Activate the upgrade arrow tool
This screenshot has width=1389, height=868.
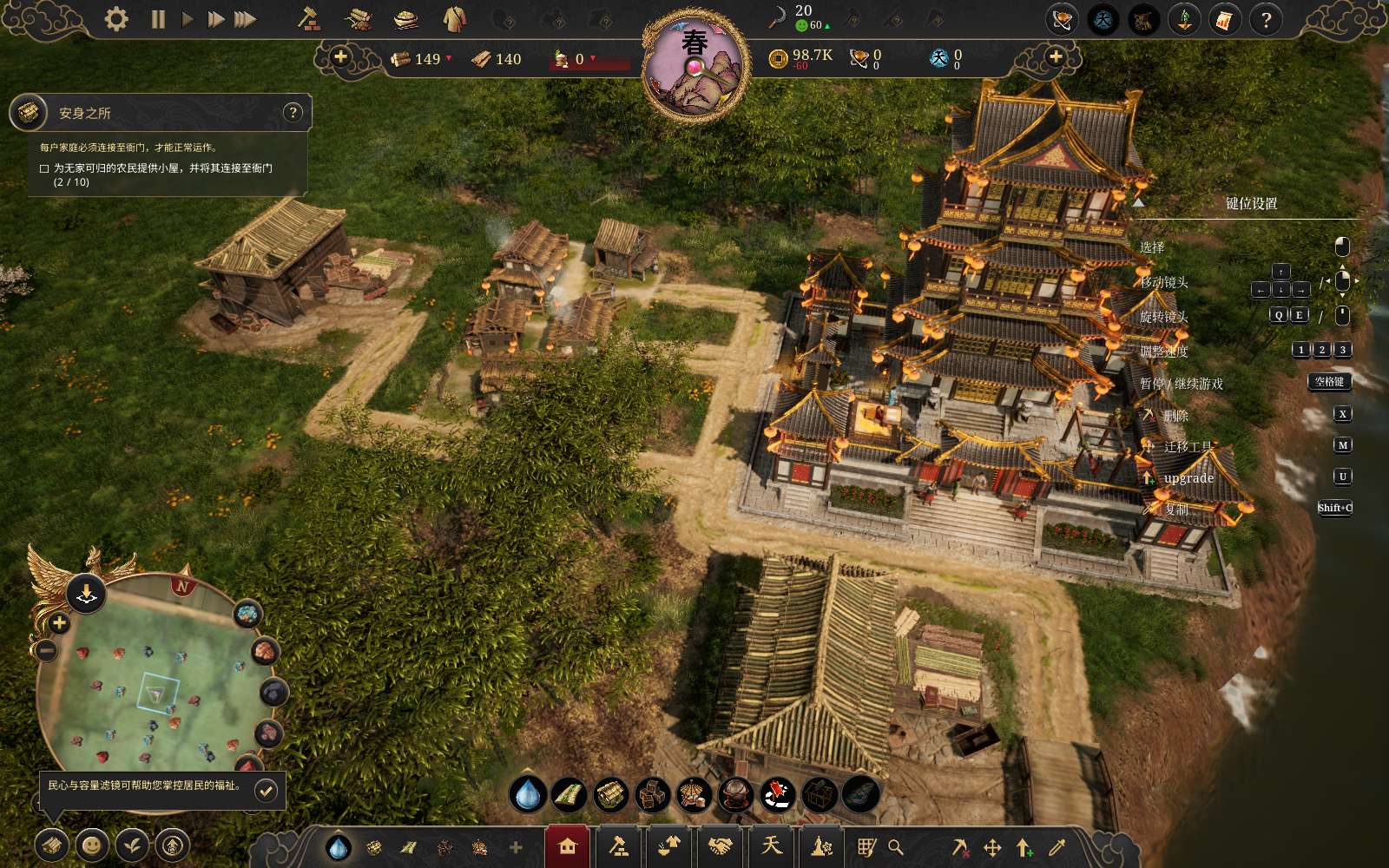pos(1024,847)
